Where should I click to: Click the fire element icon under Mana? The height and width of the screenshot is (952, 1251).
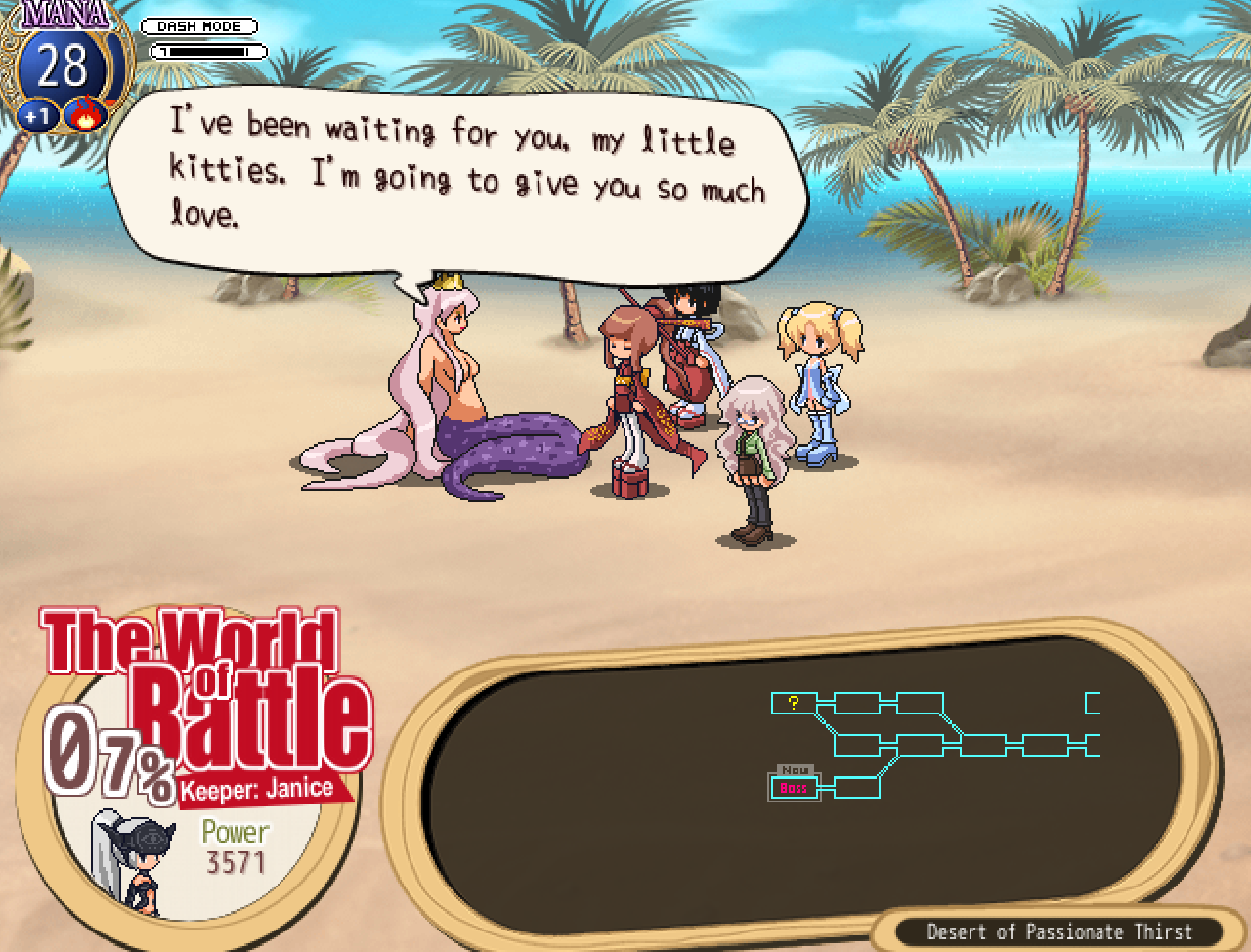[x=85, y=115]
